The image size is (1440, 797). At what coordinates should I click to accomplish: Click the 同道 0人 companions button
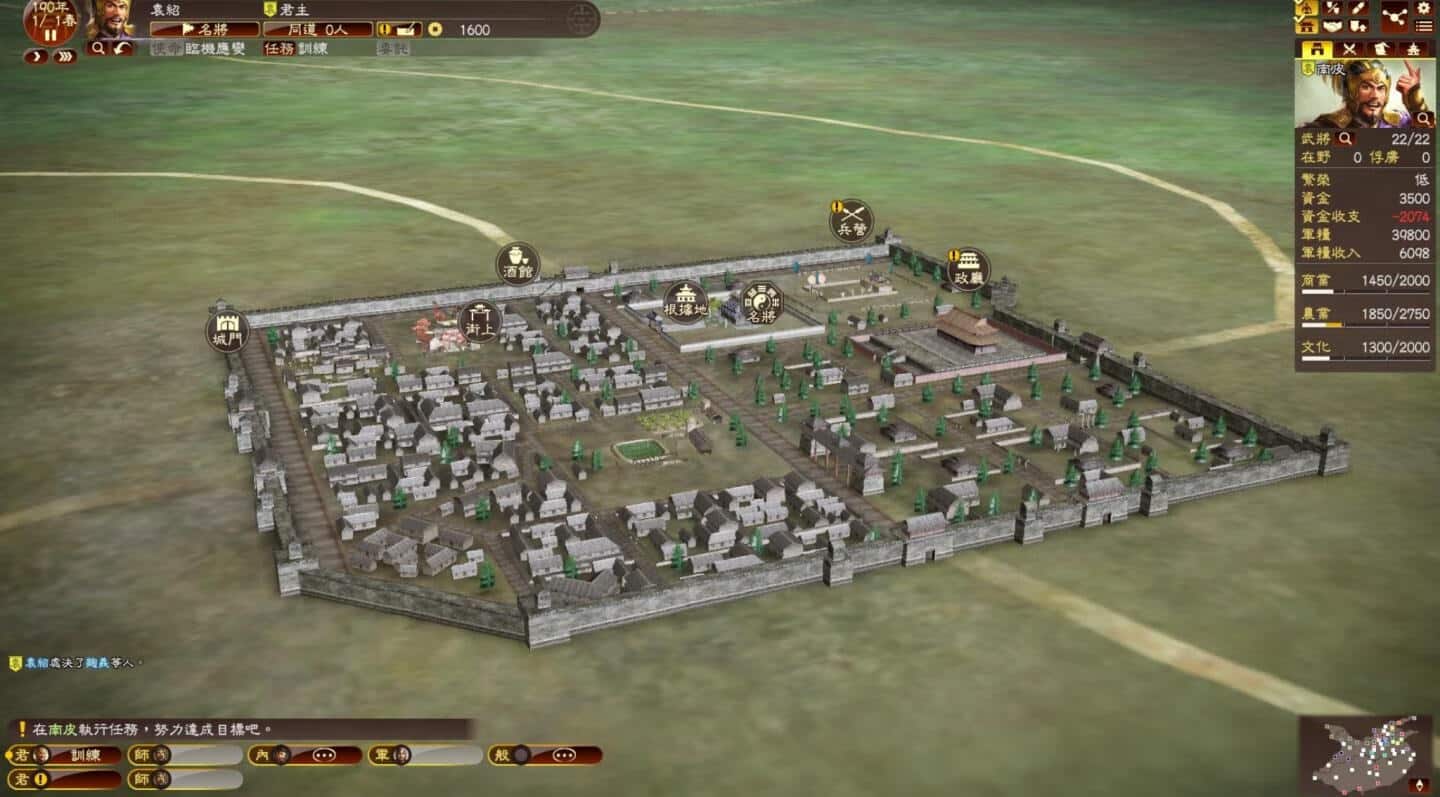[x=317, y=29]
